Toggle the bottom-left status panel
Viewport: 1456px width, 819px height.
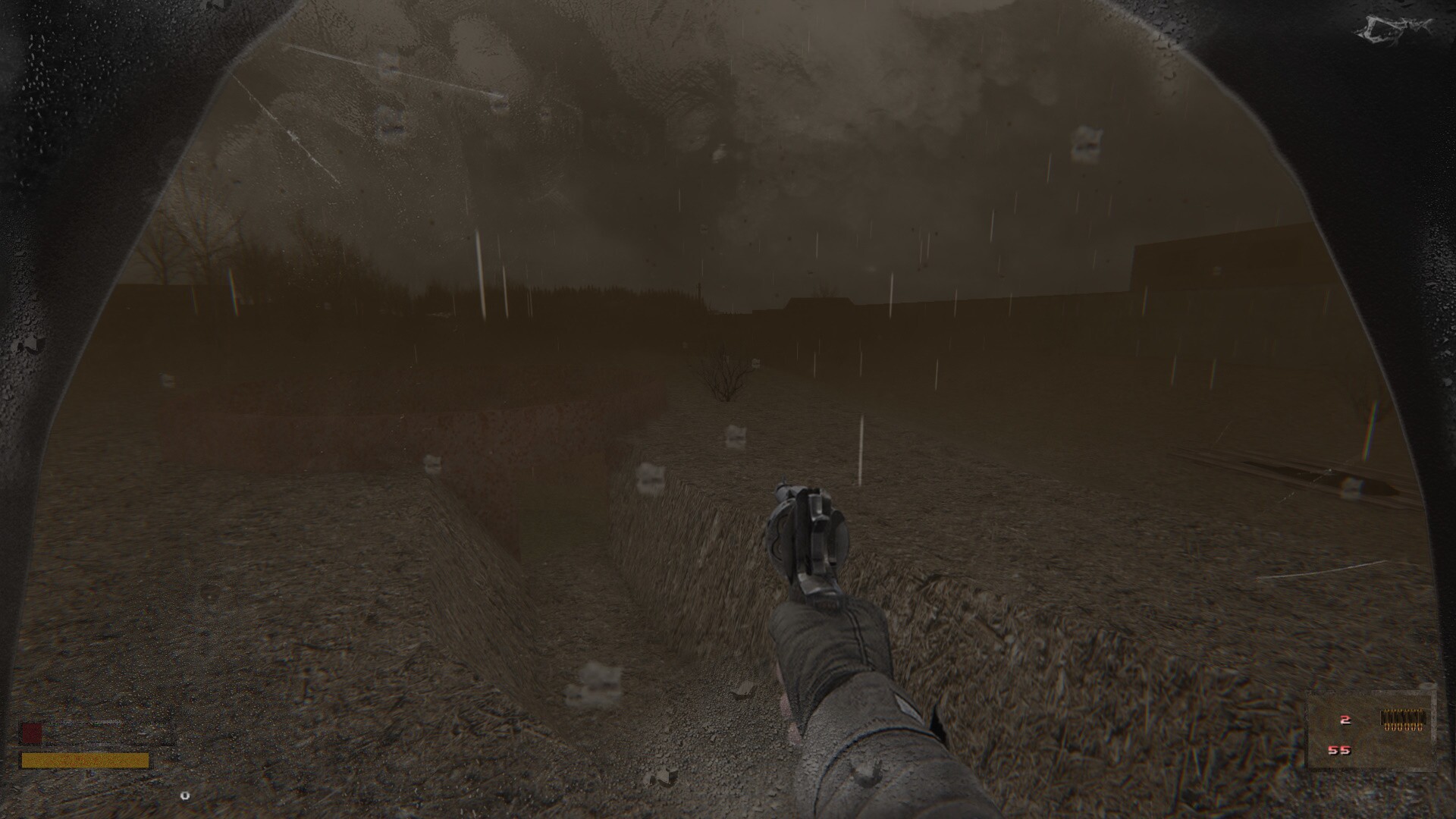[x=91, y=743]
